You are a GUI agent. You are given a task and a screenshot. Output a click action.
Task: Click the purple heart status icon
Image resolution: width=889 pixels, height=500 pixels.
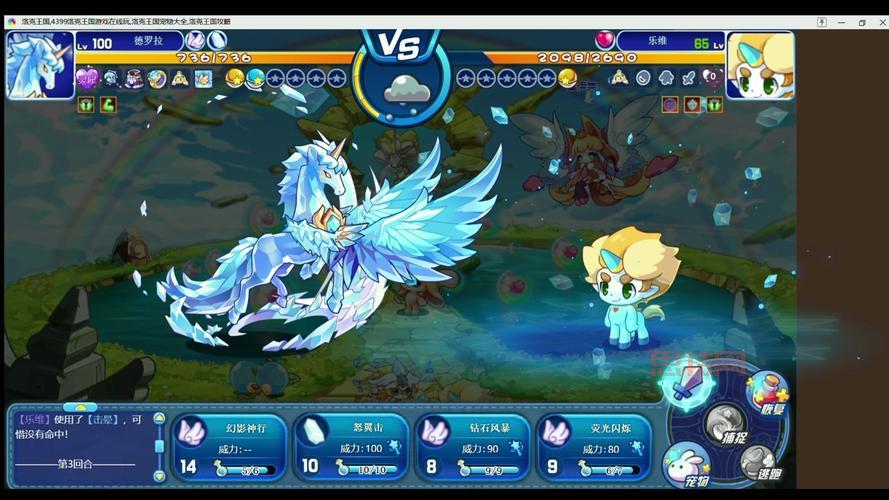87,78
